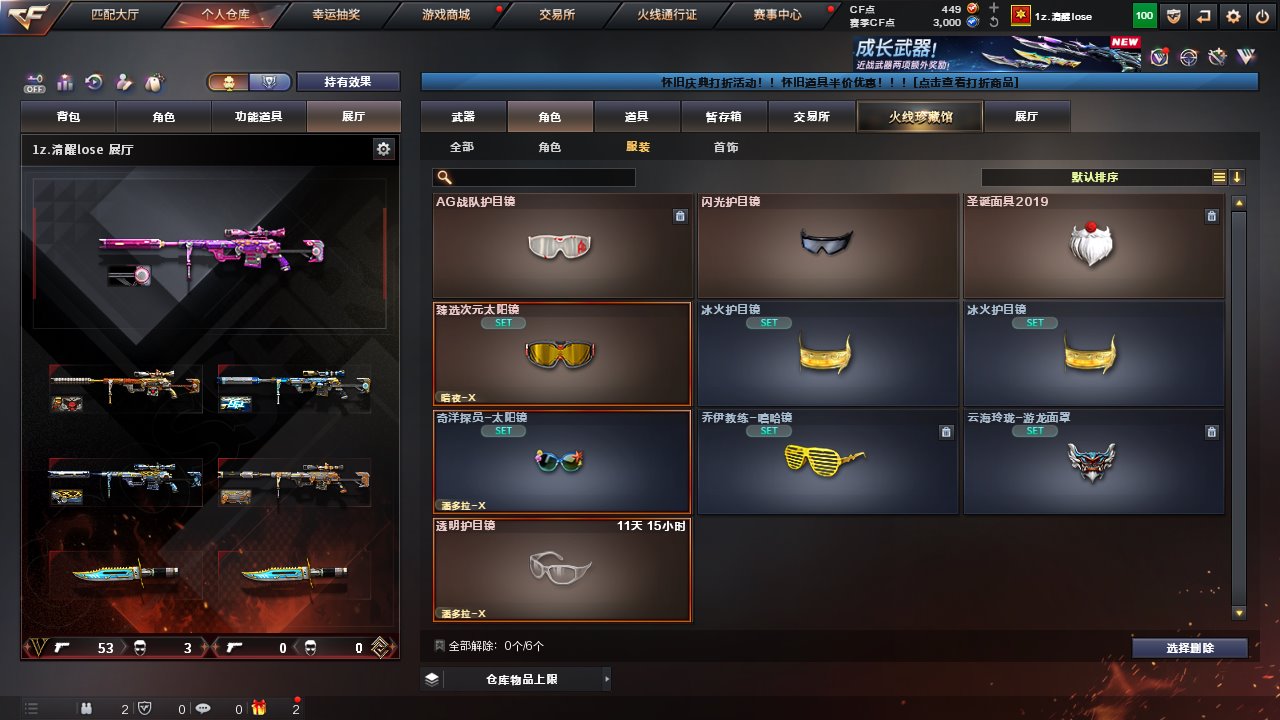Select the AG战队护目镜 item

click(562, 246)
